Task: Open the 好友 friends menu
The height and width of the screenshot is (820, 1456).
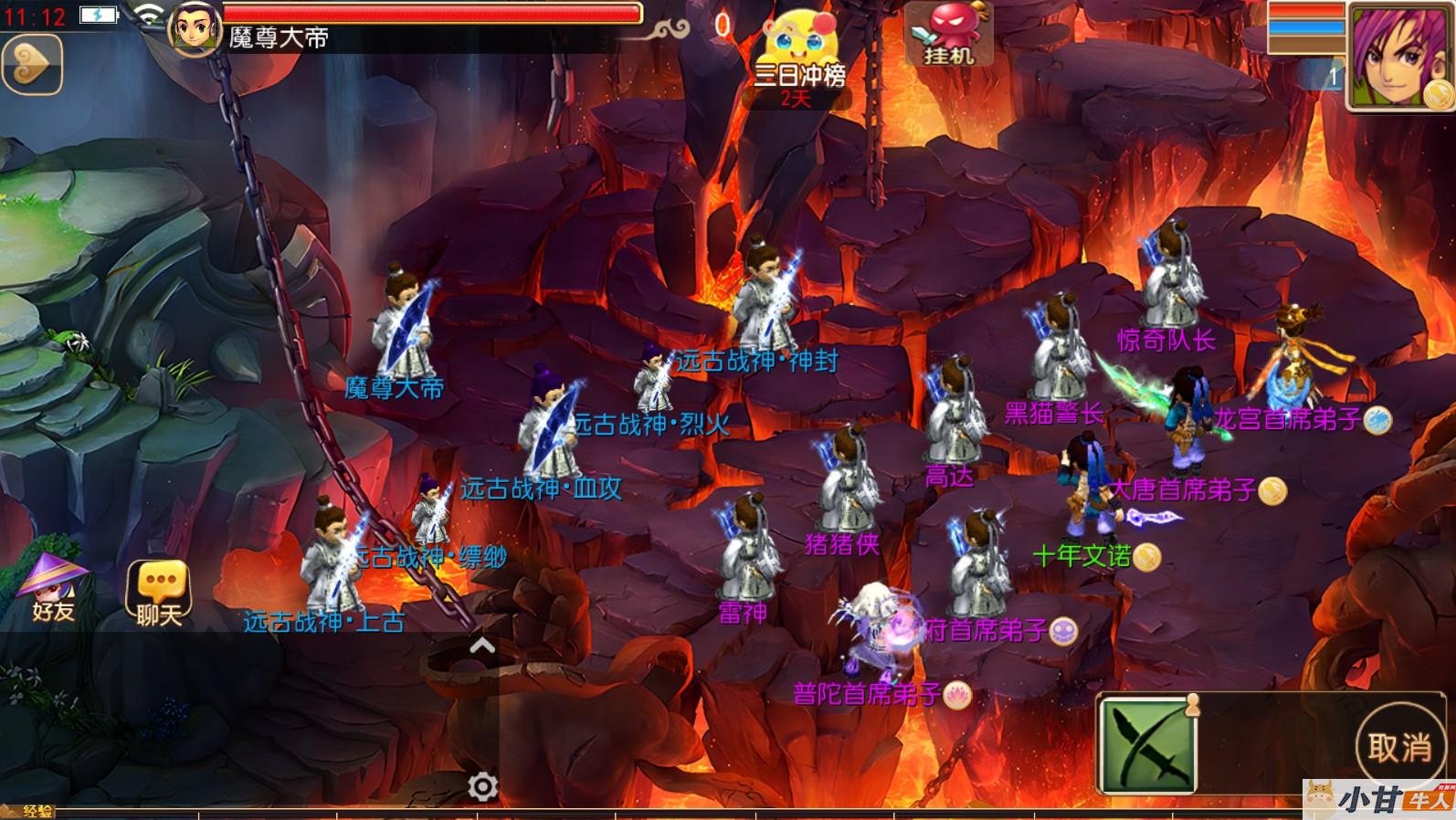Action: [53, 589]
